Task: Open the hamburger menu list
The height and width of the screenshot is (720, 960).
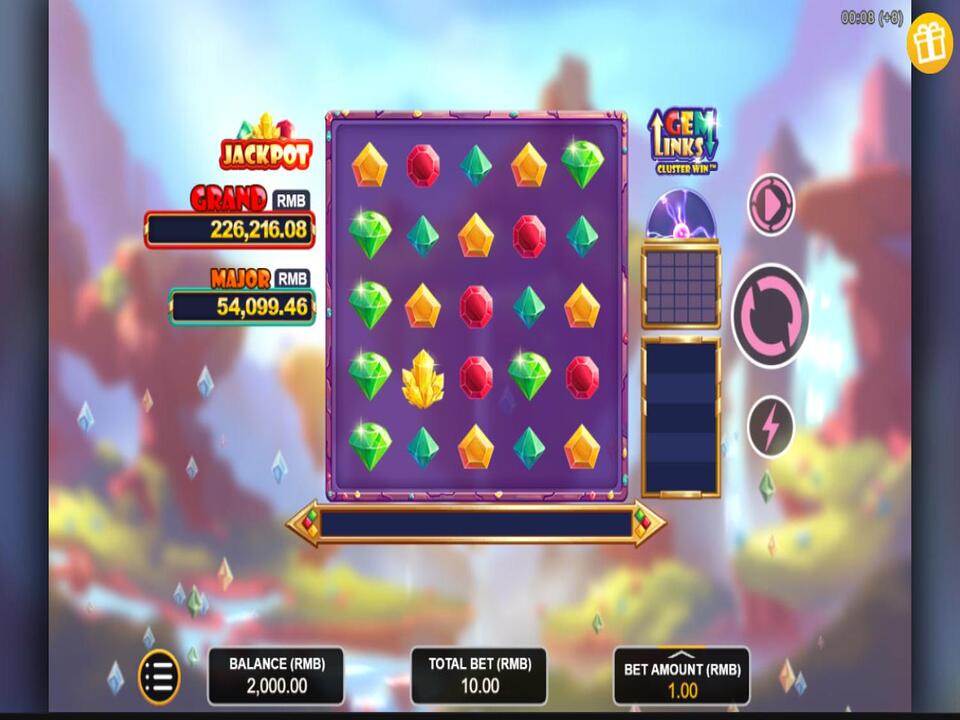Action: tap(158, 677)
